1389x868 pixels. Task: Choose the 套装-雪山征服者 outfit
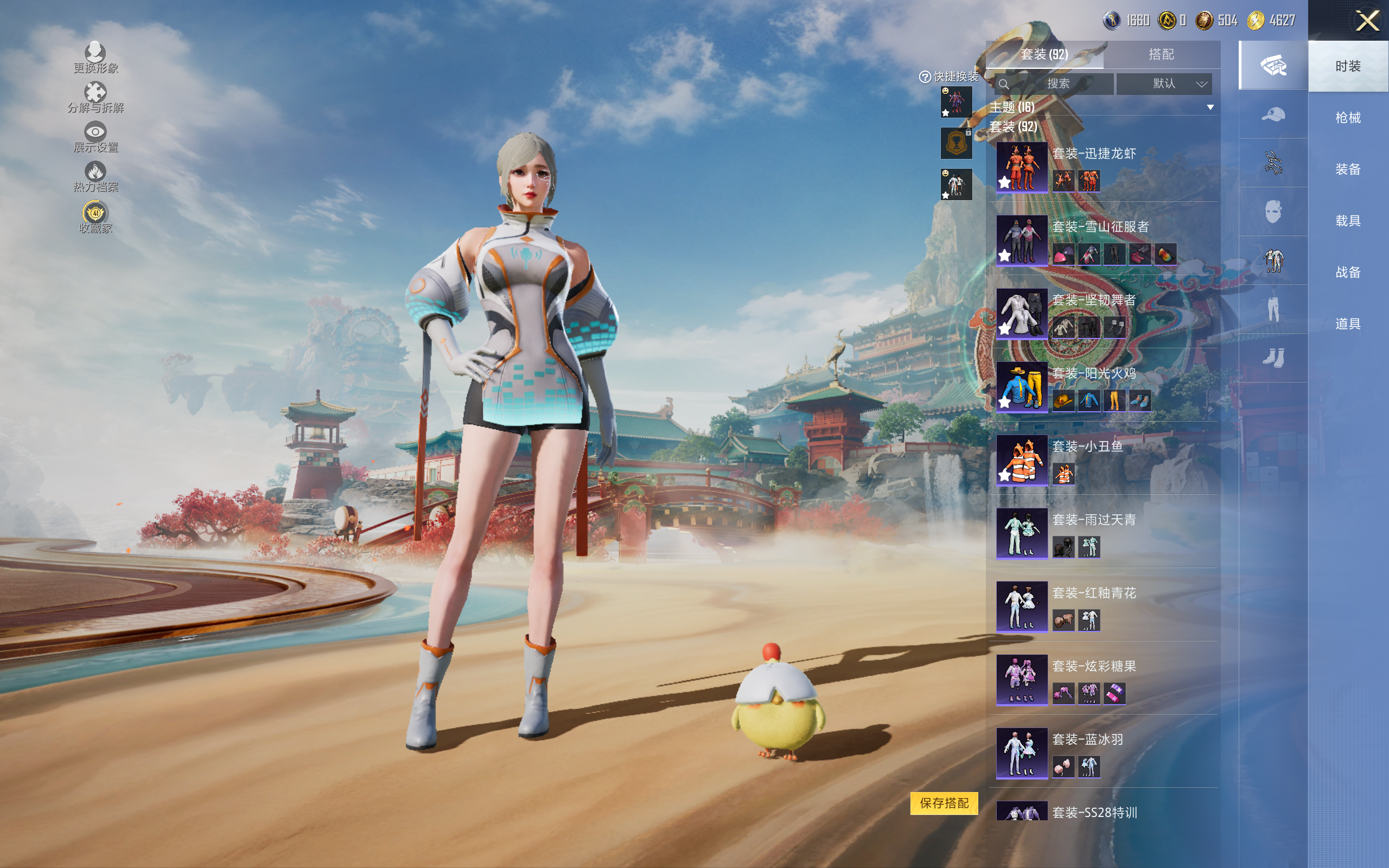click(x=1022, y=240)
